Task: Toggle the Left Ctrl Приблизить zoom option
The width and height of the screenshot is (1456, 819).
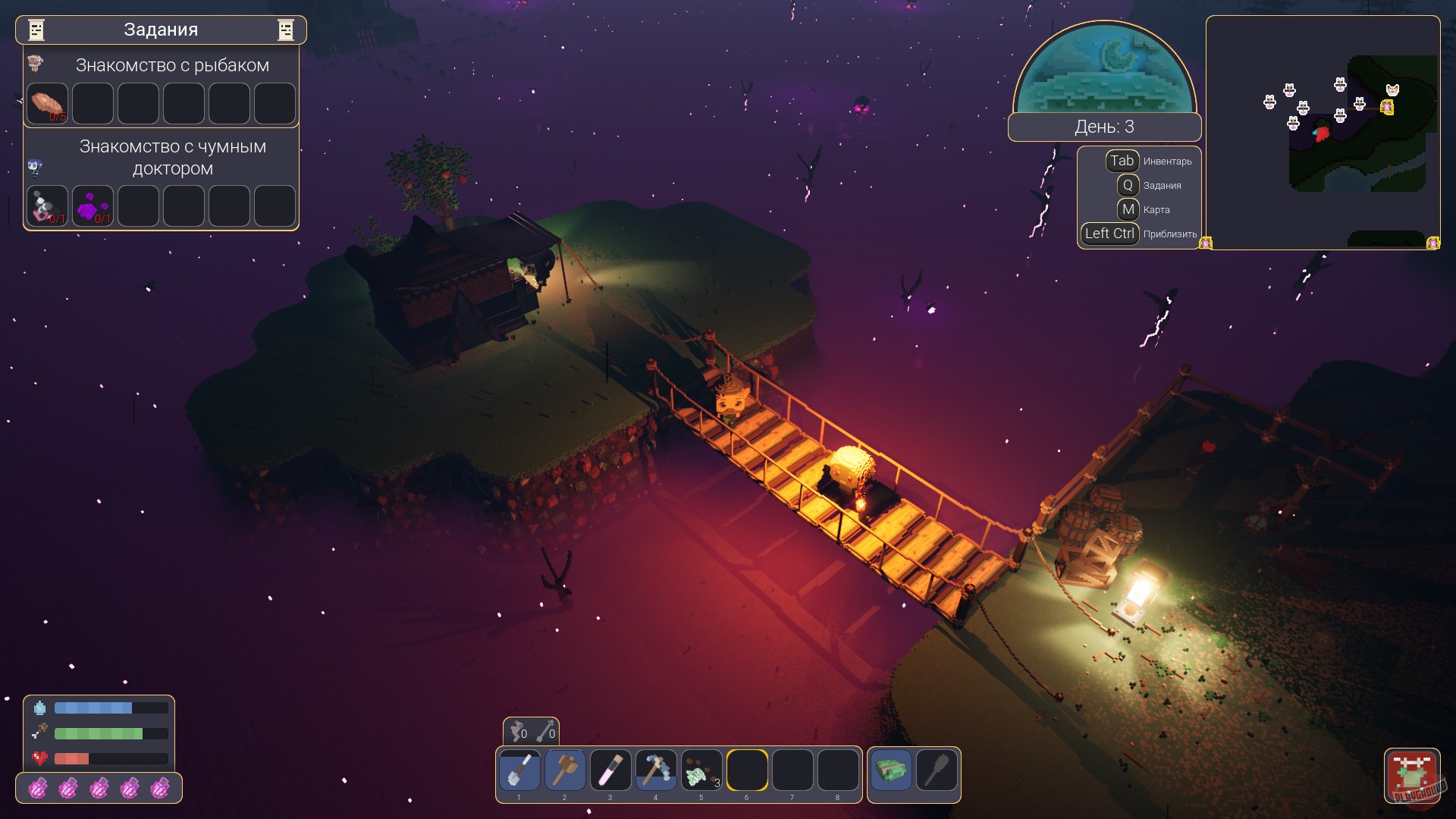Action: [1109, 234]
